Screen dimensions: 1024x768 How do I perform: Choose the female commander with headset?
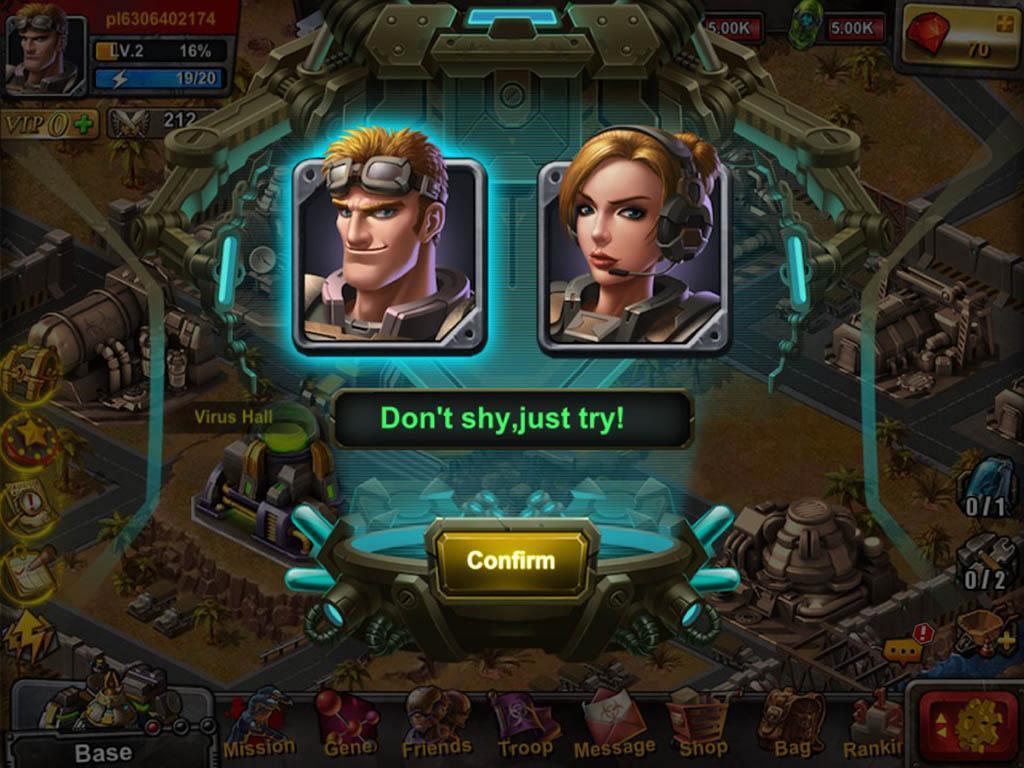(634, 252)
